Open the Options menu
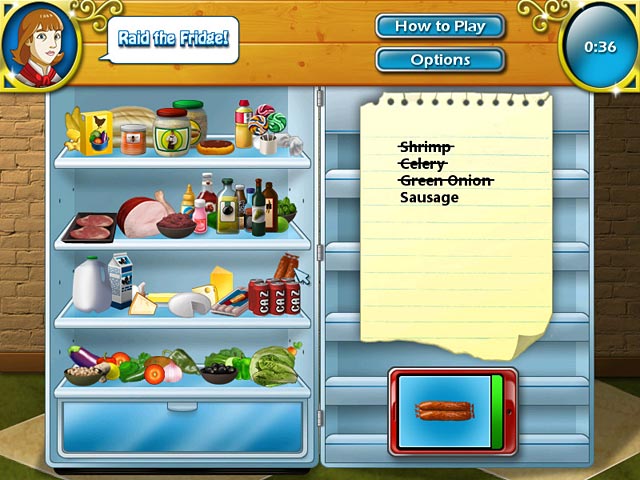The height and width of the screenshot is (480, 640). click(x=440, y=60)
